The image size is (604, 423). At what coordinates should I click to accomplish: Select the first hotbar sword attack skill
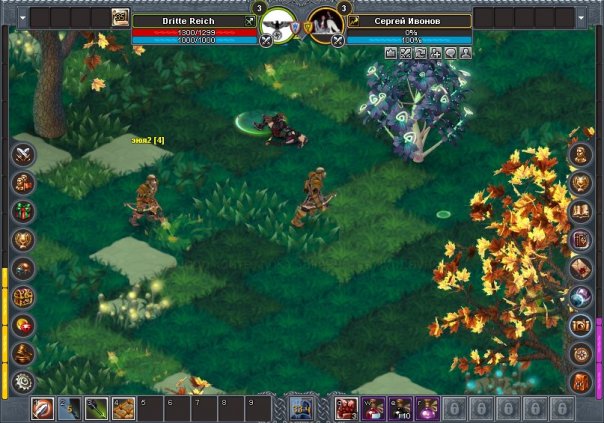tap(43, 408)
